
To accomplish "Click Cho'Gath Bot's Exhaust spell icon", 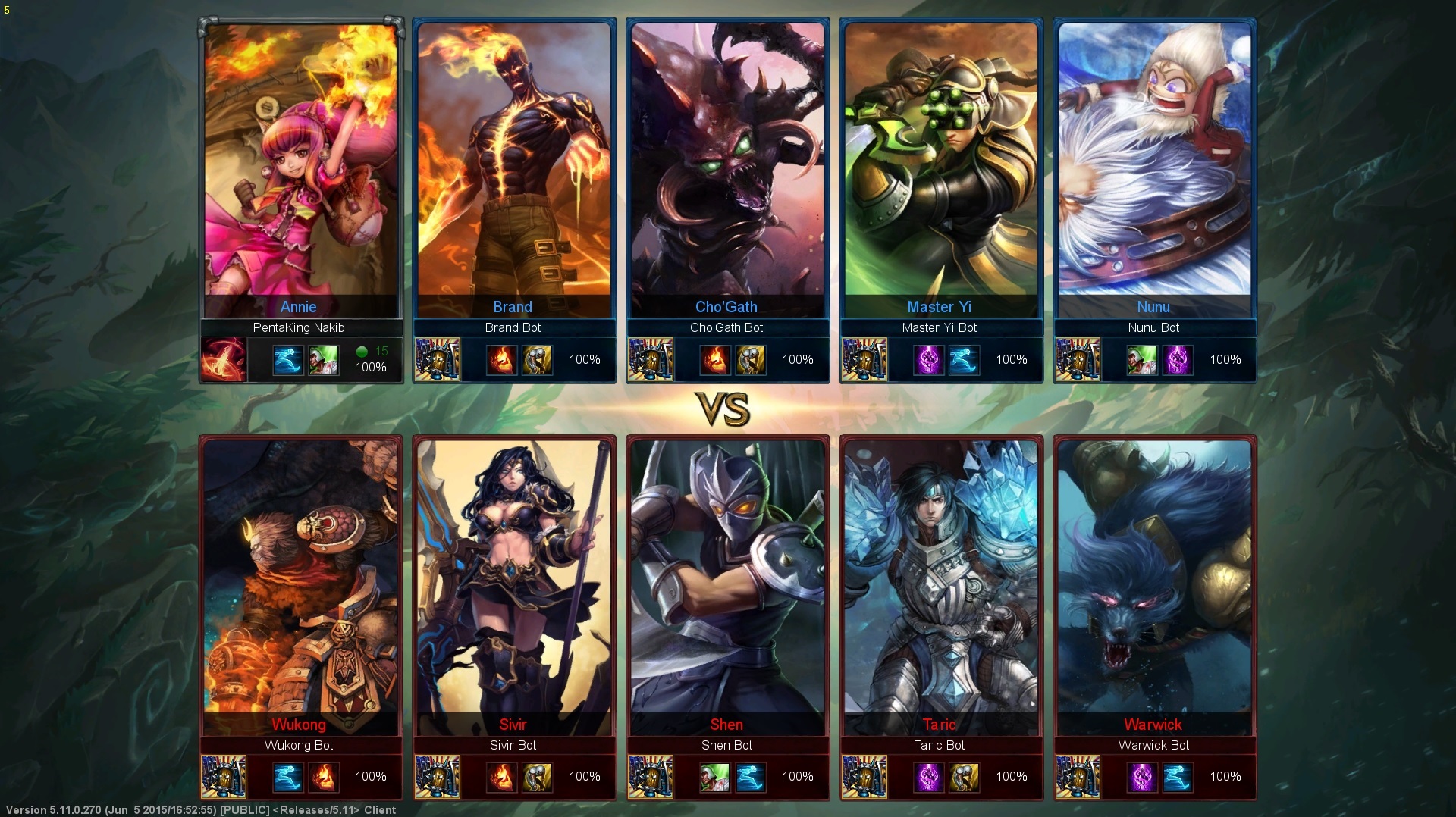I will pyautogui.click(x=751, y=360).
